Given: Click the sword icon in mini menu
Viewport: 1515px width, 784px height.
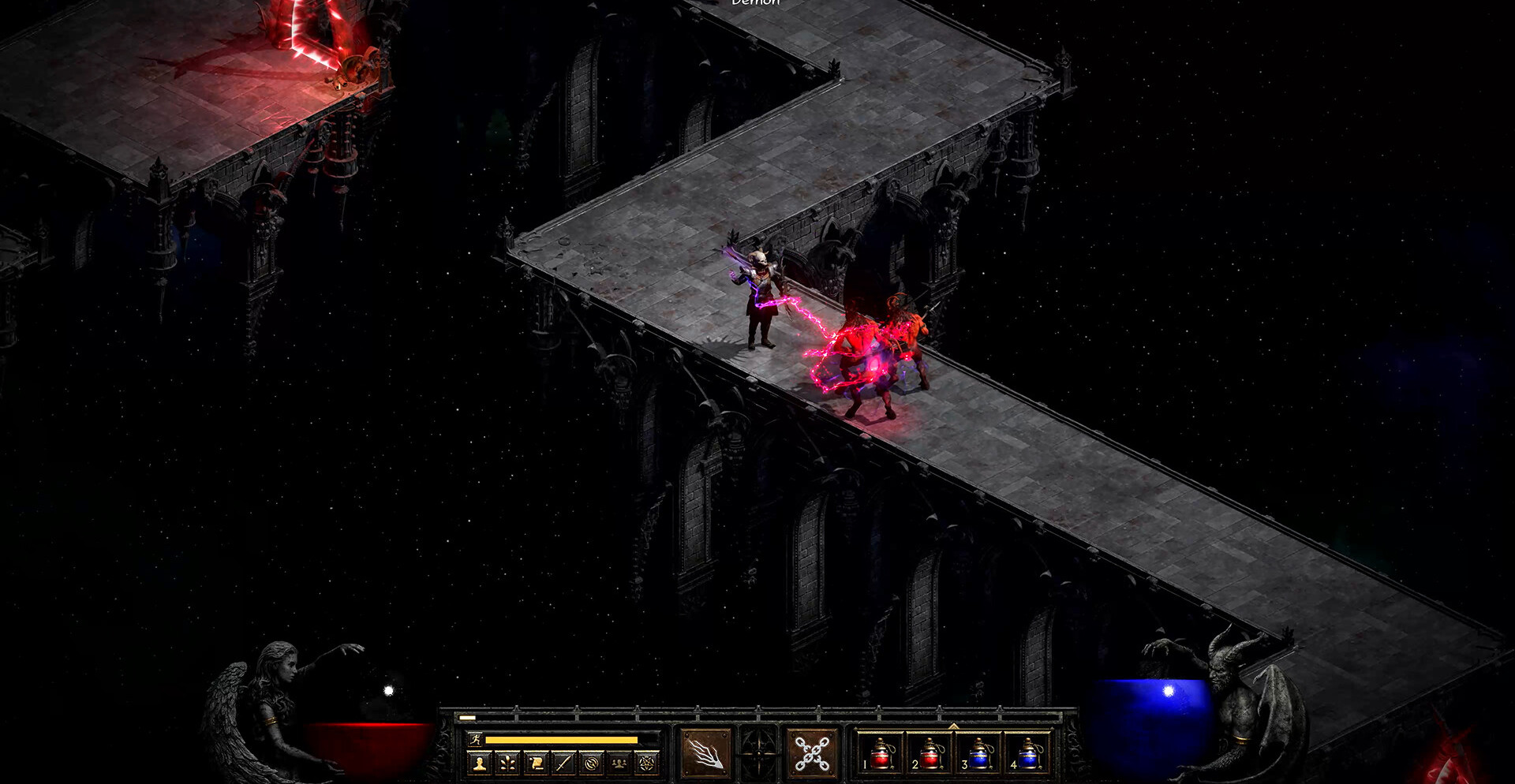Looking at the screenshot, I should [x=563, y=763].
